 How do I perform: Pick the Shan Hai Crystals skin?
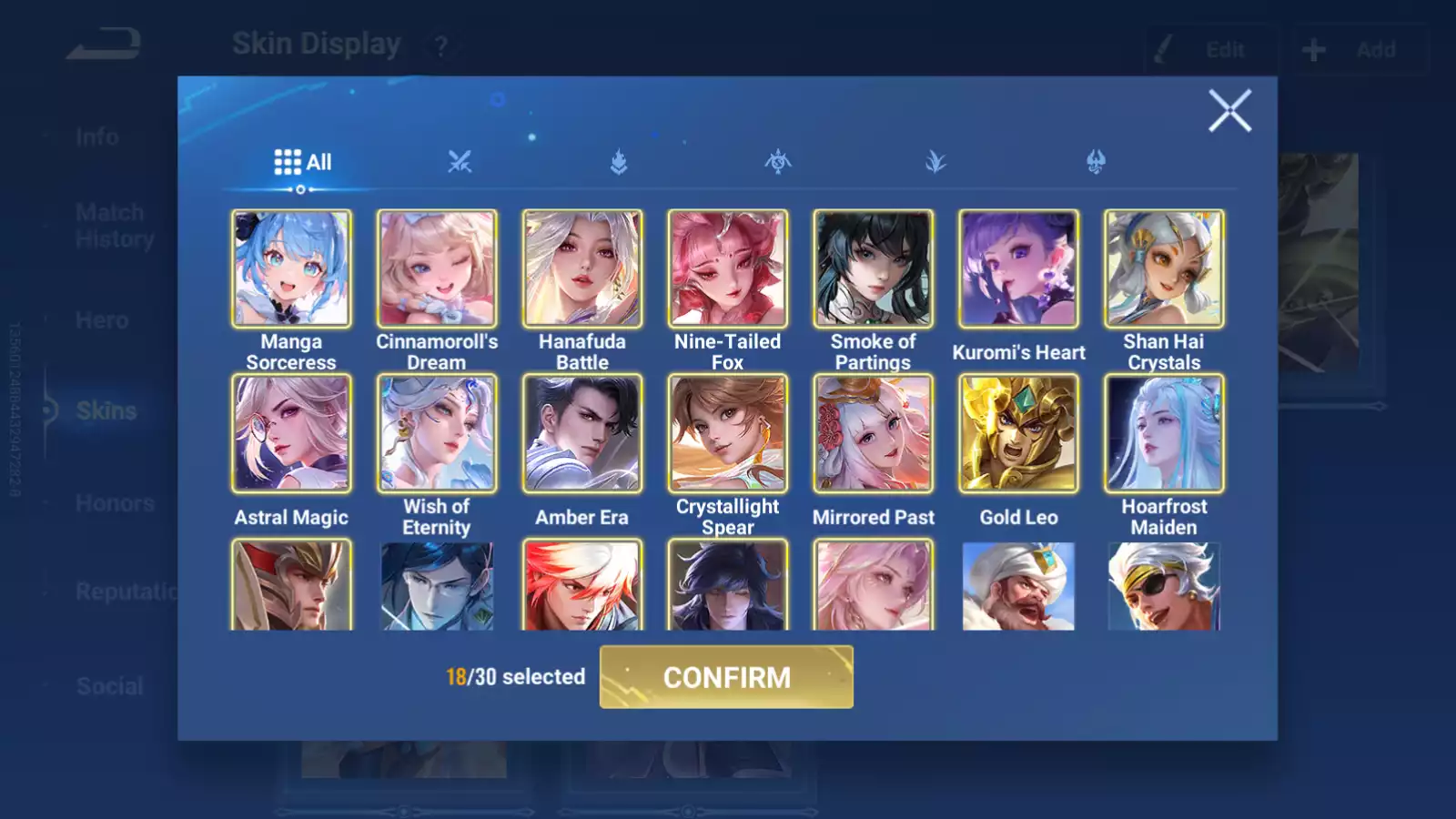point(1164,269)
